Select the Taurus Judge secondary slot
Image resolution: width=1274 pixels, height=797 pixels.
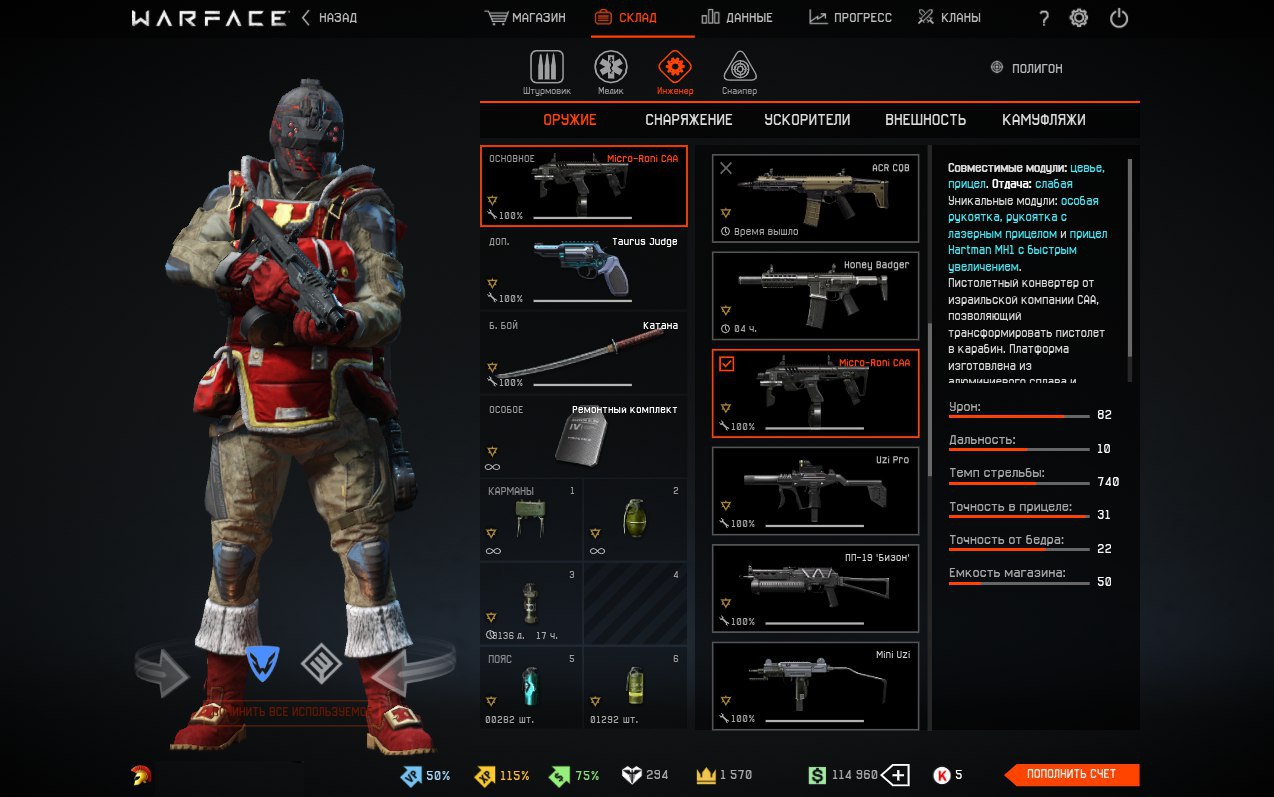pyautogui.click(x=583, y=269)
